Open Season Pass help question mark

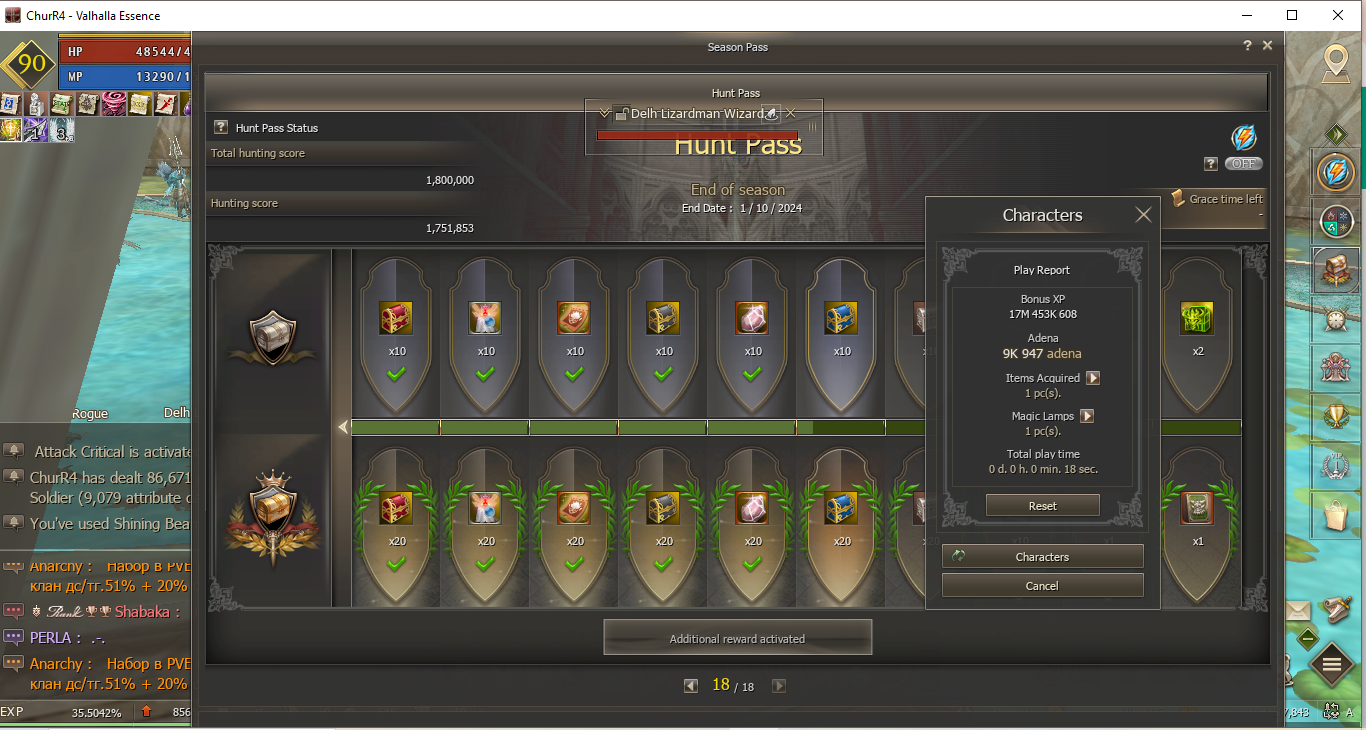1247,46
